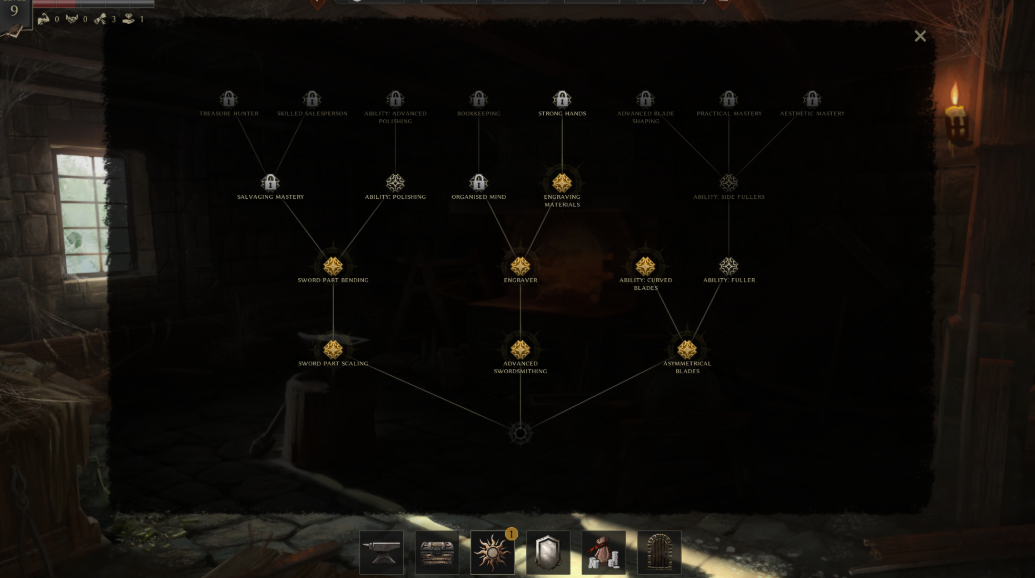
Task: Click the Advanced Swordsmithing skill node
Action: tap(520, 349)
